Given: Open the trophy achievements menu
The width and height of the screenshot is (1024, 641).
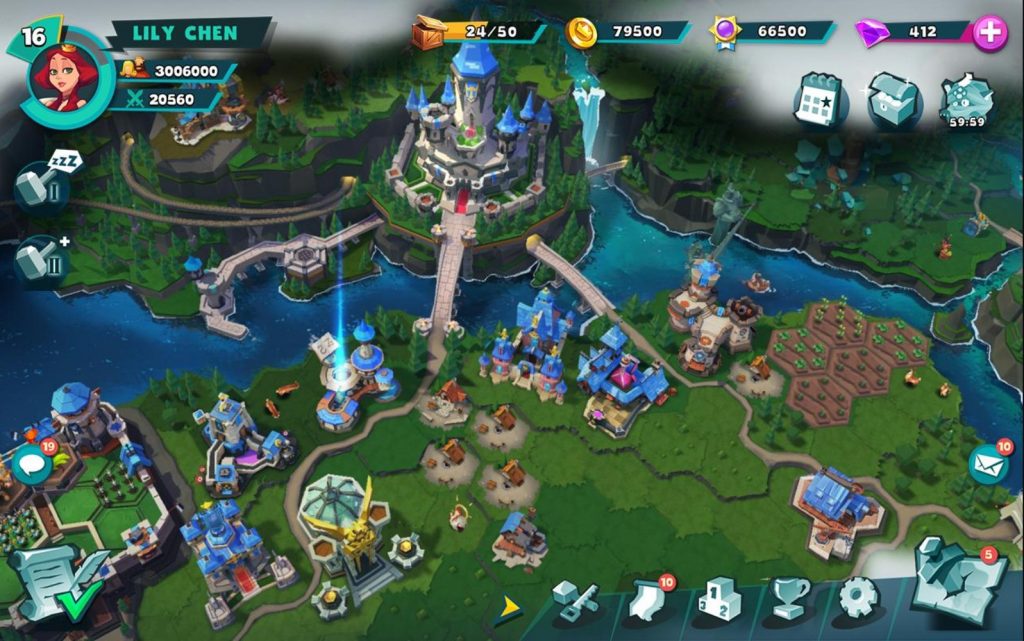Looking at the screenshot, I should click(x=789, y=600).
